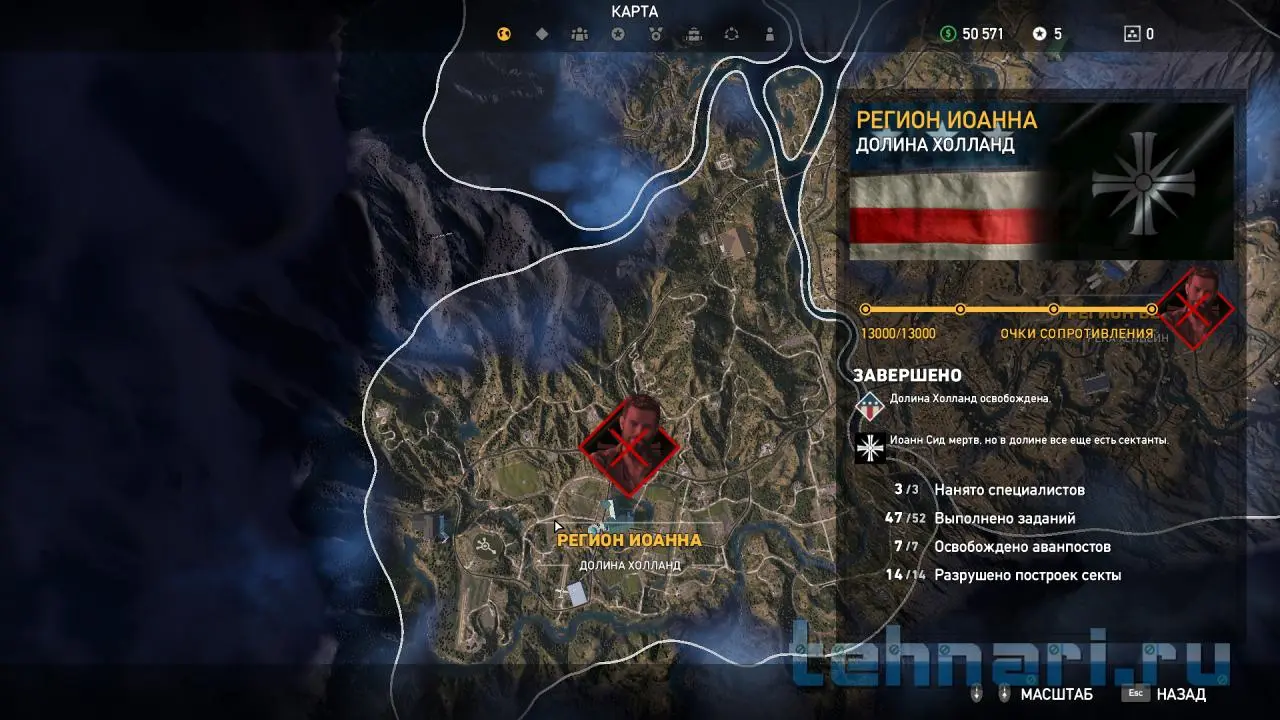Screen dimensions: 1280x720
Task: Open the circled star perks tab
Action: (618, 34)
